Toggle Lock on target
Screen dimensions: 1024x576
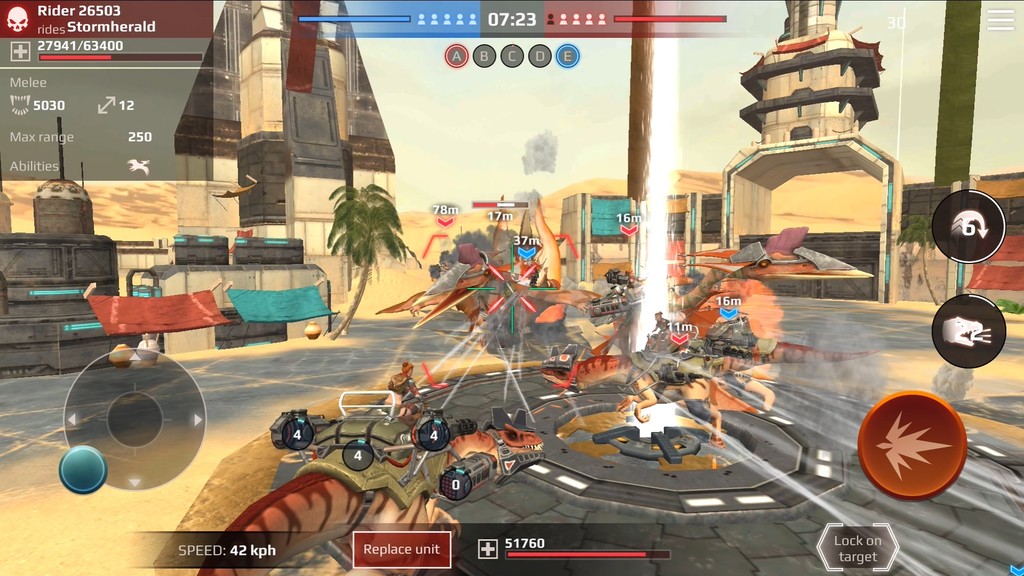pos(857,548)
